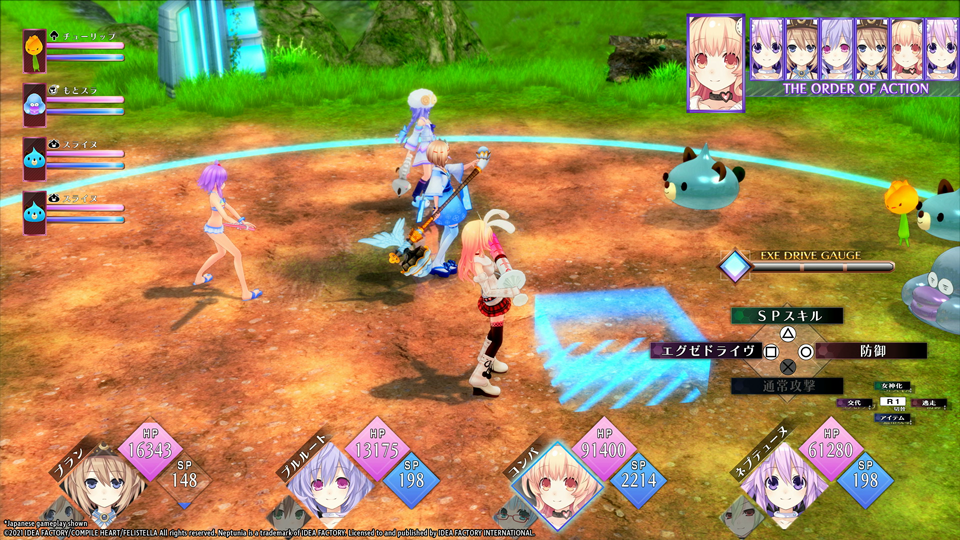Choose the 逃走 escape option
Screen dimensions: 960x540
927,402
